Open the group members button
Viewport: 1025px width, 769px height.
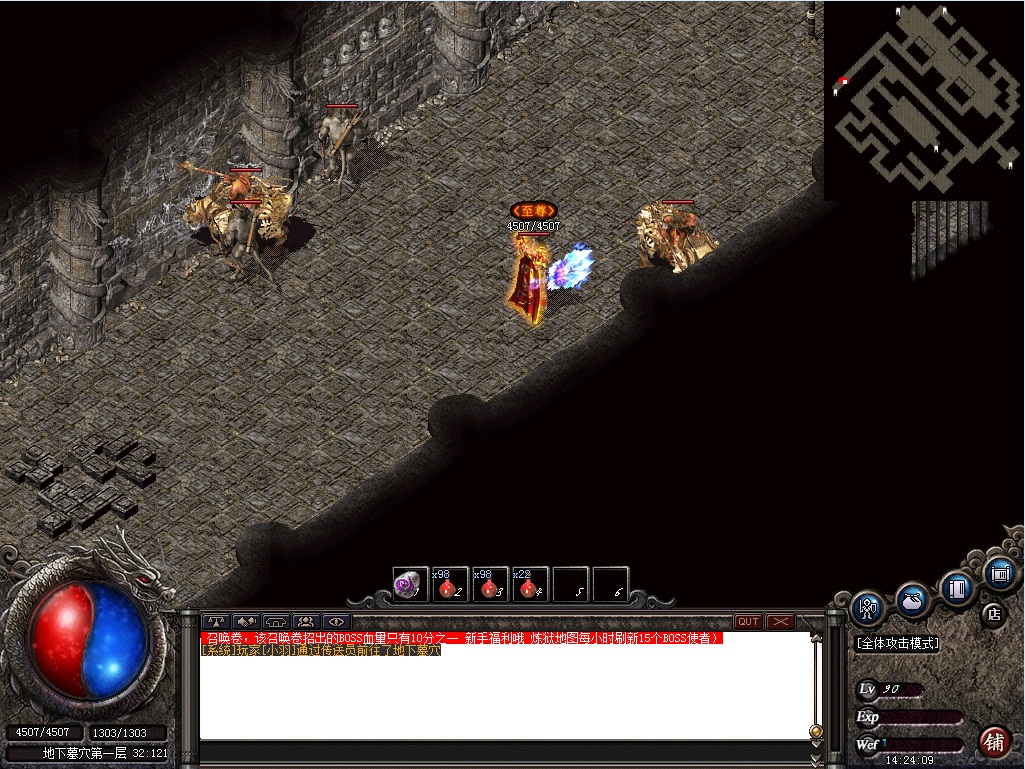306,621
